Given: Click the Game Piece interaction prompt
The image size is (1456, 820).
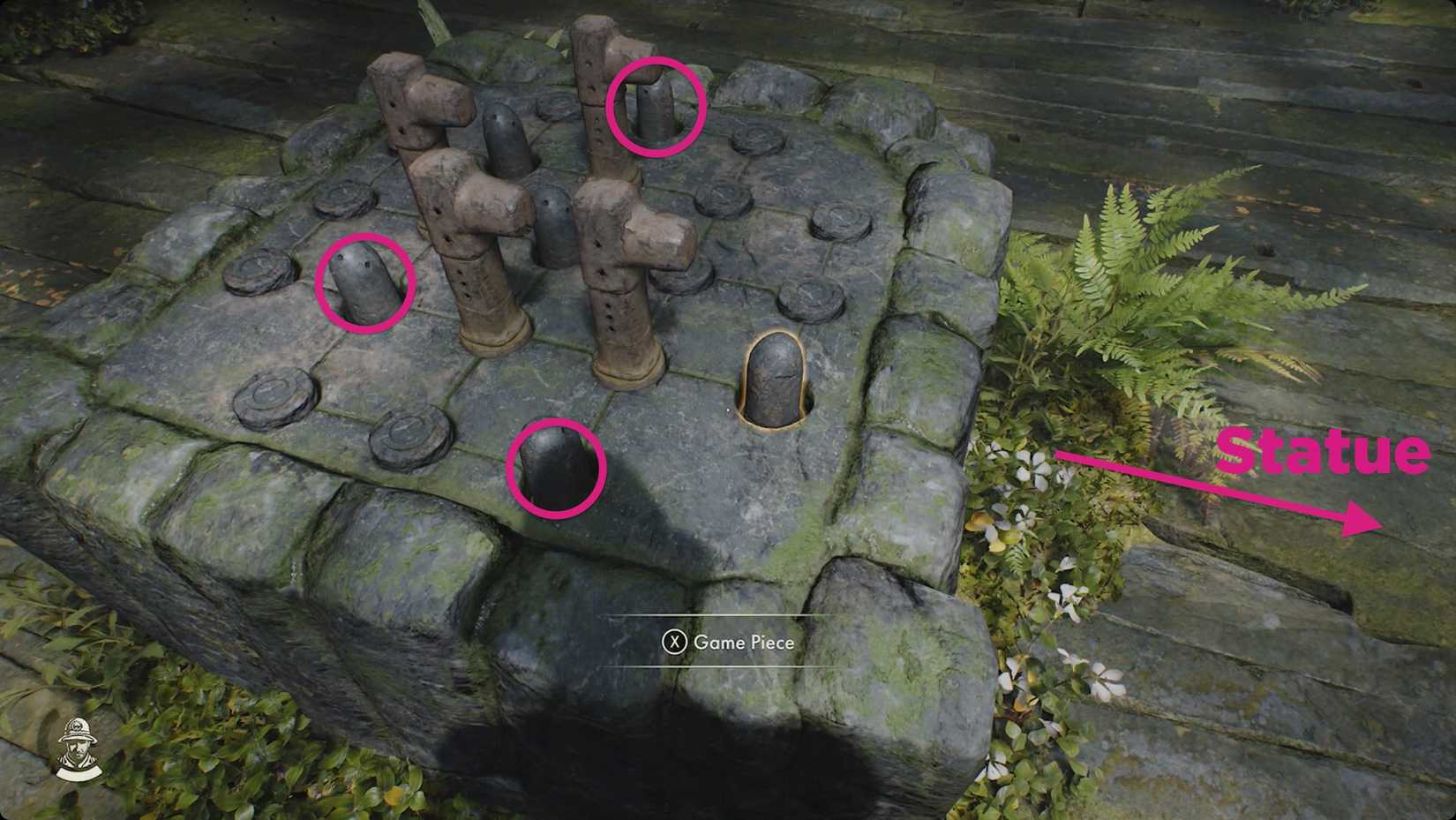Looking at the screenshot, I should tap(732, 643).
